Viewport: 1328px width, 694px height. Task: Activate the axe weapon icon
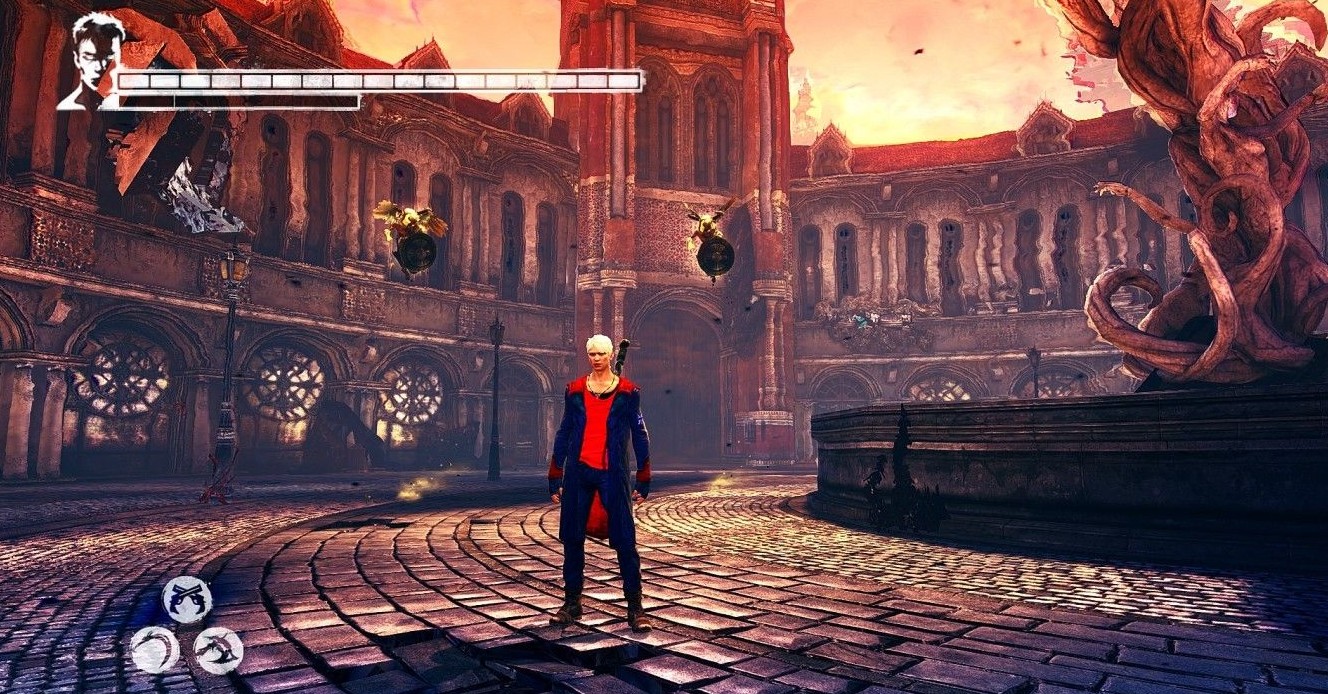pos(218,651)
